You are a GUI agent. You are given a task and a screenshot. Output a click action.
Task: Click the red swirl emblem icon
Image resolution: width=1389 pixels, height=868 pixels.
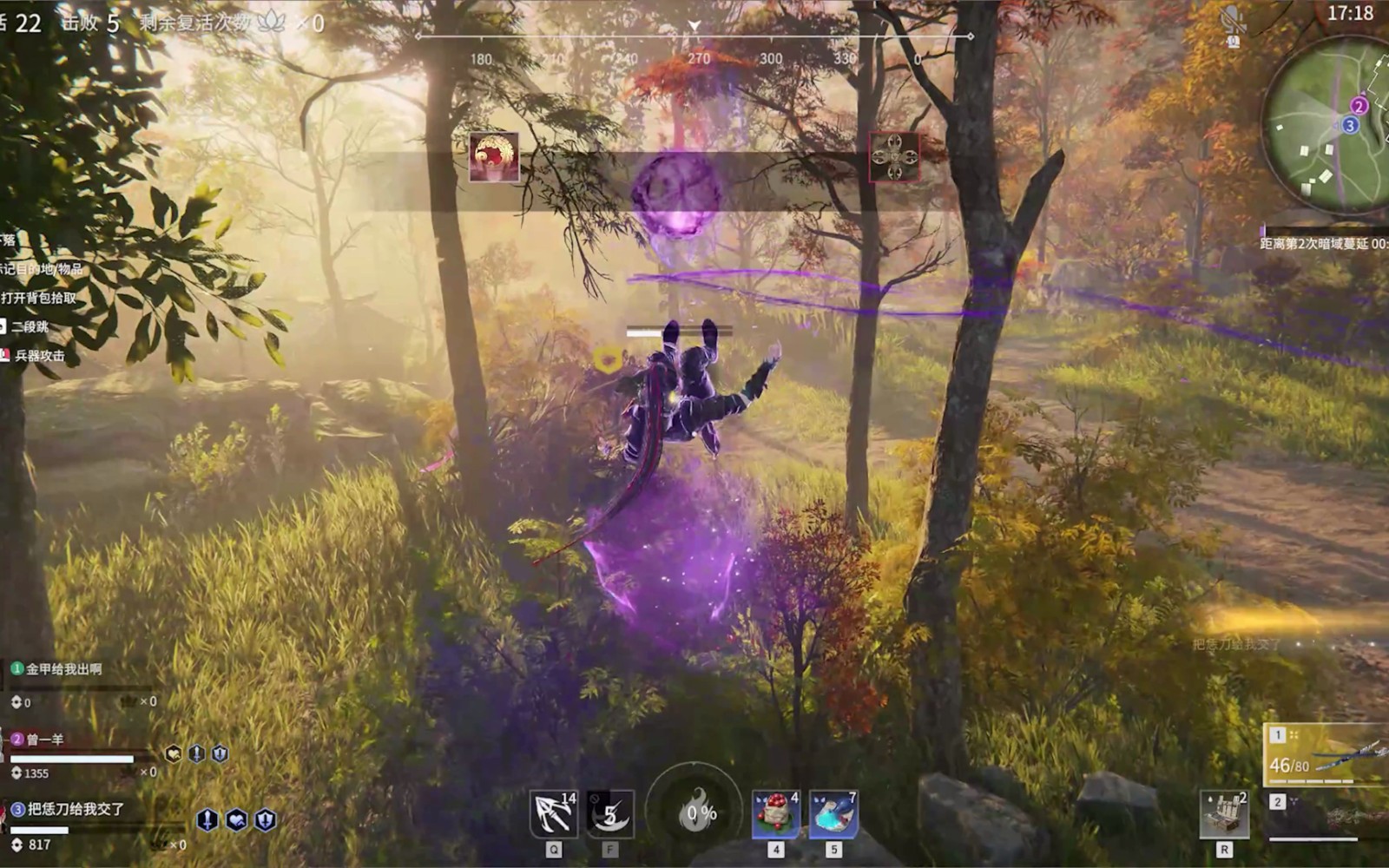[494, 157]
